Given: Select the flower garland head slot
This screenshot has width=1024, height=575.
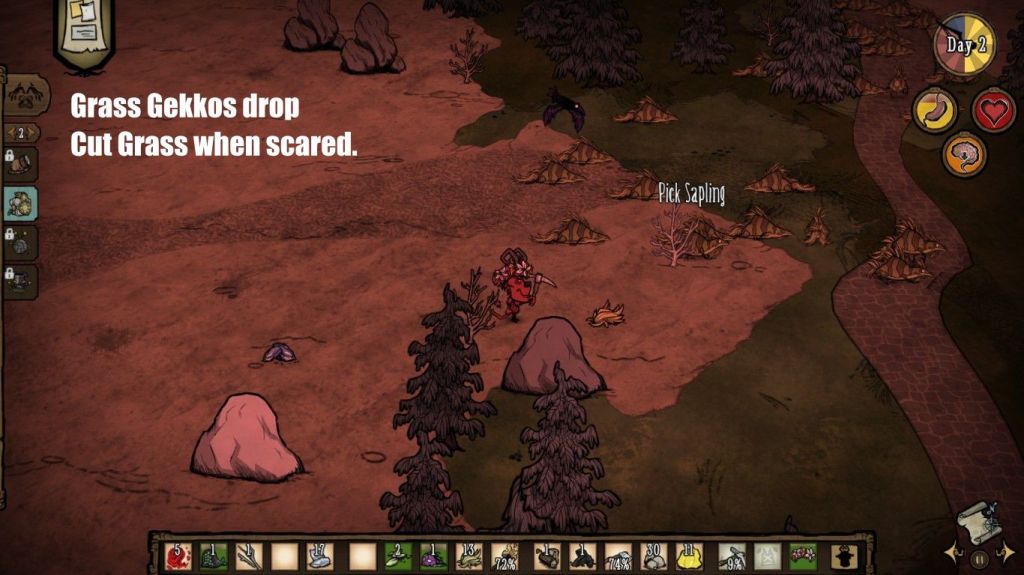Looking at the screenshot, I should 803,555.
